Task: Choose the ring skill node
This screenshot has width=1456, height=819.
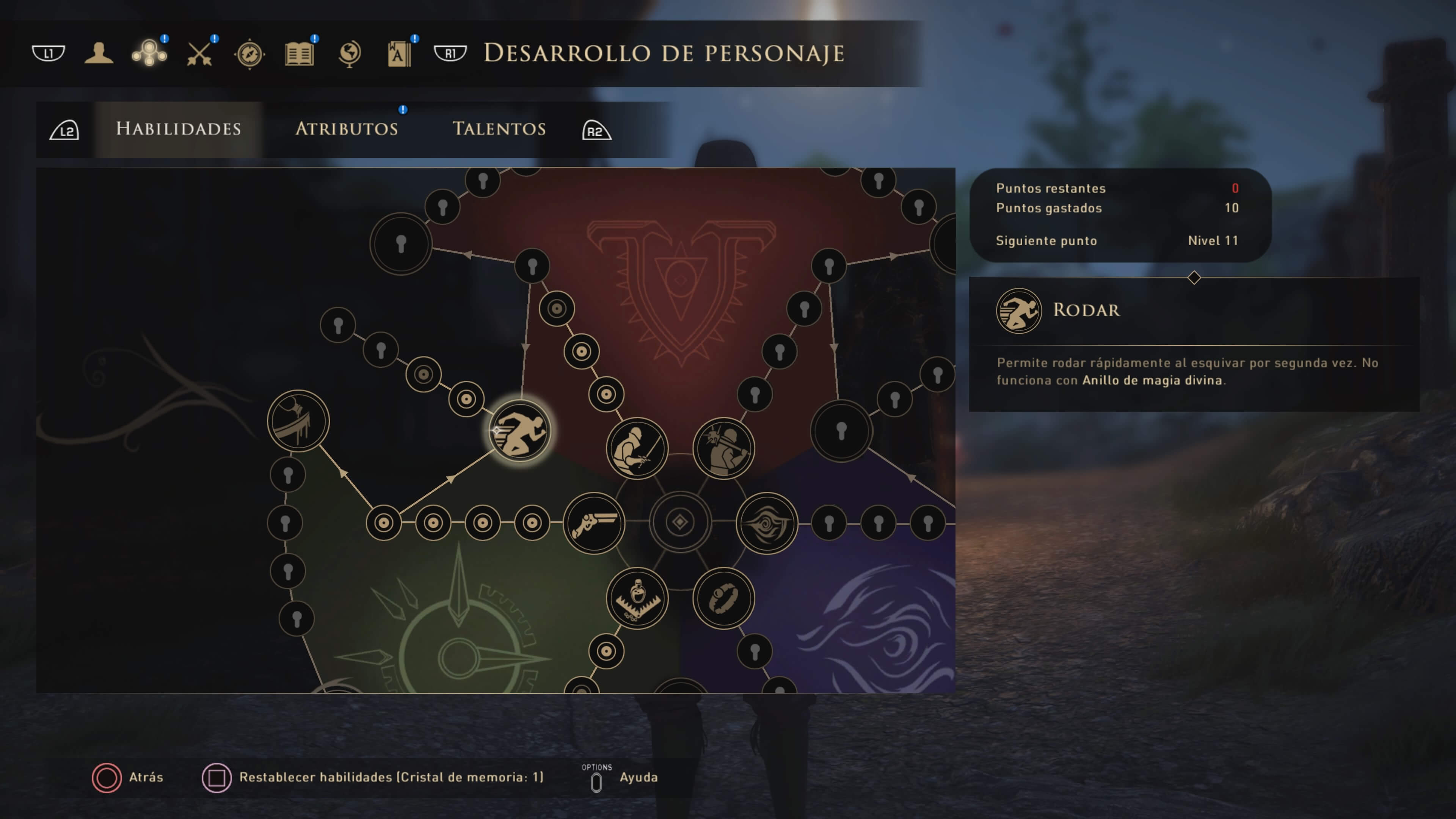Action: tap(723, 598)
